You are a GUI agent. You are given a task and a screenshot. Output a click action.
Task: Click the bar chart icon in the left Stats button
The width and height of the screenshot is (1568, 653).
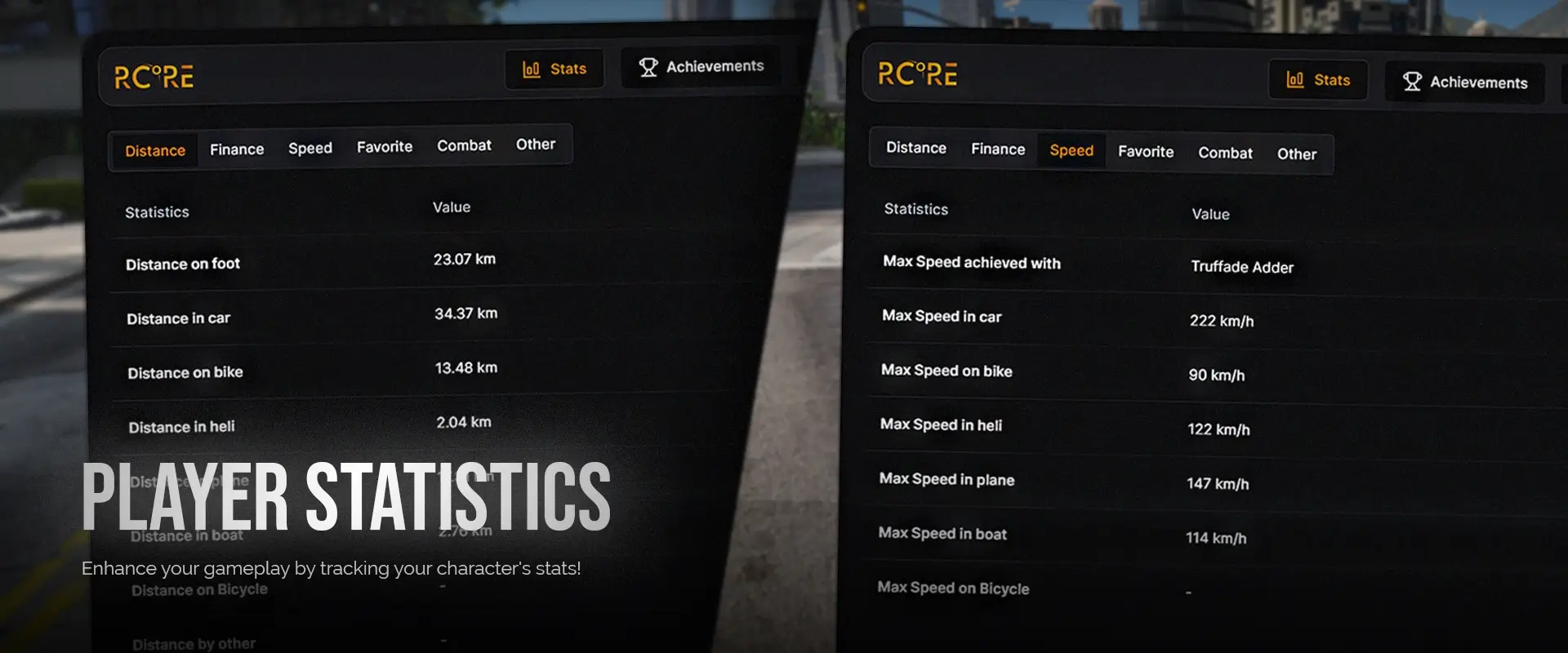pos(531,69)
